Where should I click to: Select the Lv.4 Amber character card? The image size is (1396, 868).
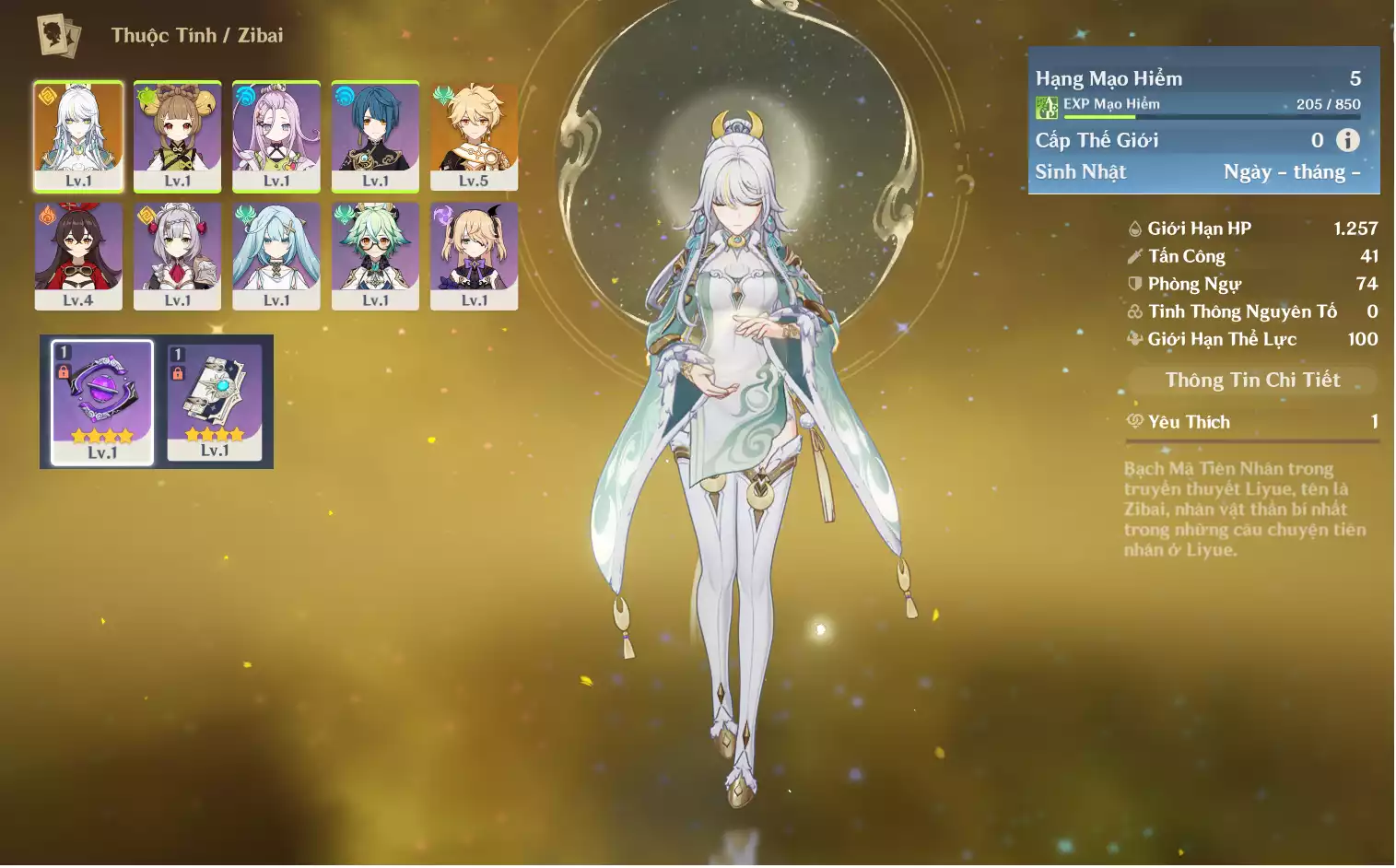78,256
